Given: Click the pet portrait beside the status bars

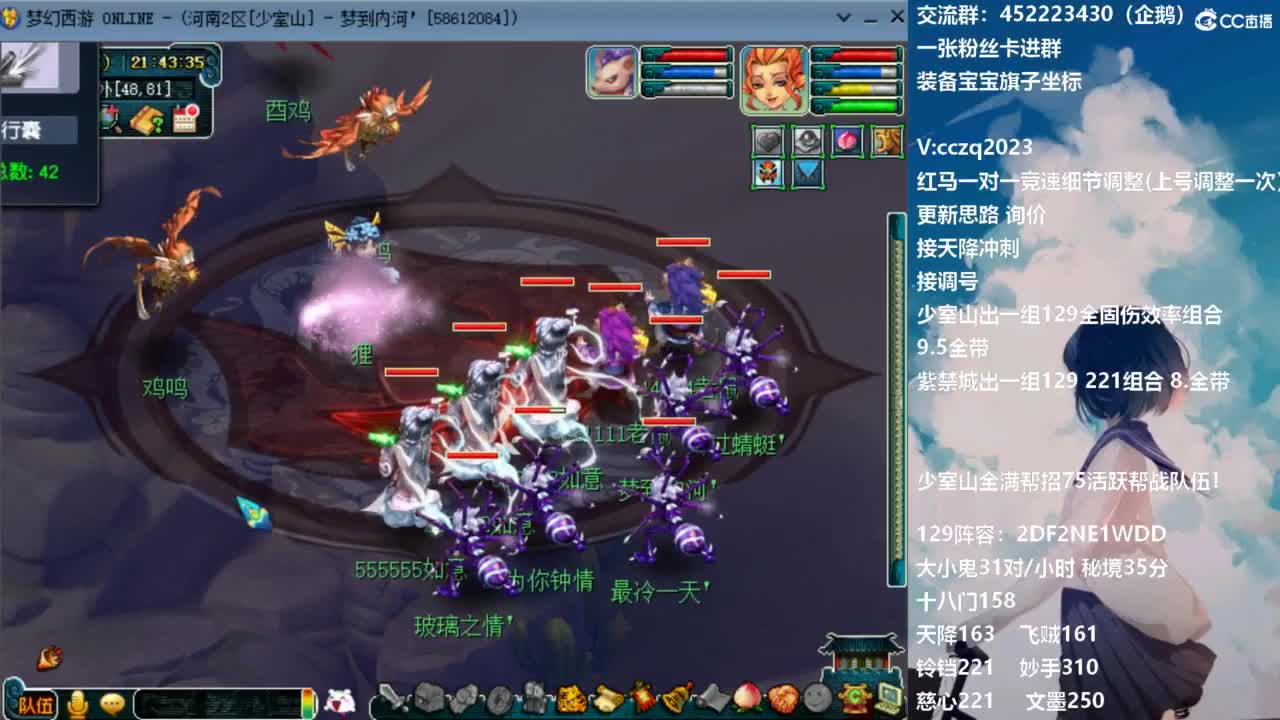Looking at the screenshot, I should [610, 72].
